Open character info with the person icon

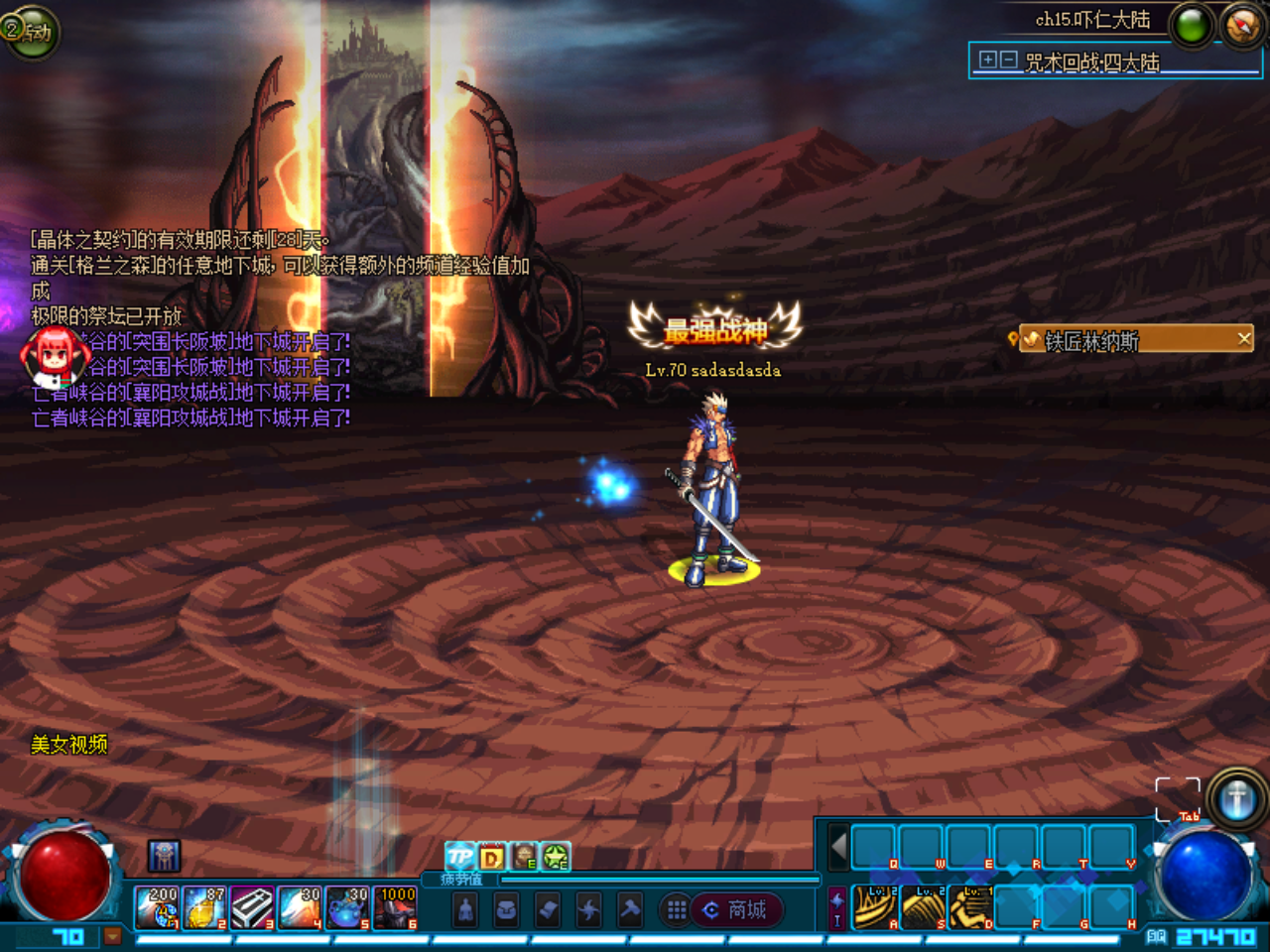click(465, 909)
